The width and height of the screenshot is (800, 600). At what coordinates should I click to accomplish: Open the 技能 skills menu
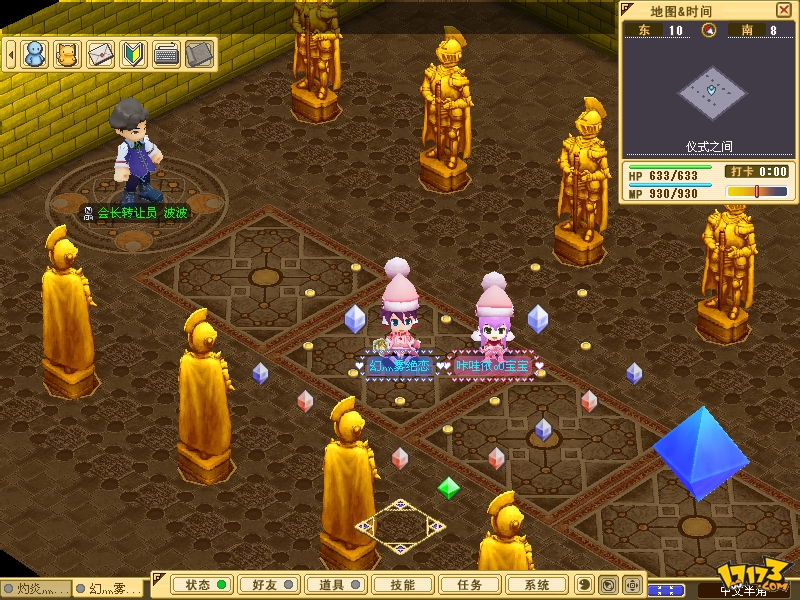click(402, 585)
